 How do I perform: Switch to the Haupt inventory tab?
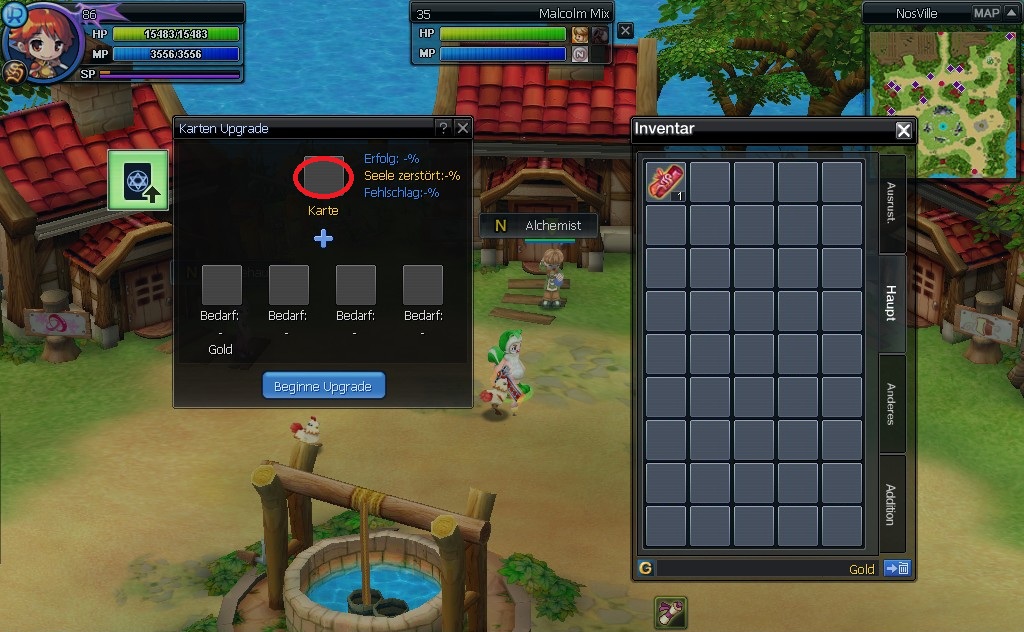[891, 303]
